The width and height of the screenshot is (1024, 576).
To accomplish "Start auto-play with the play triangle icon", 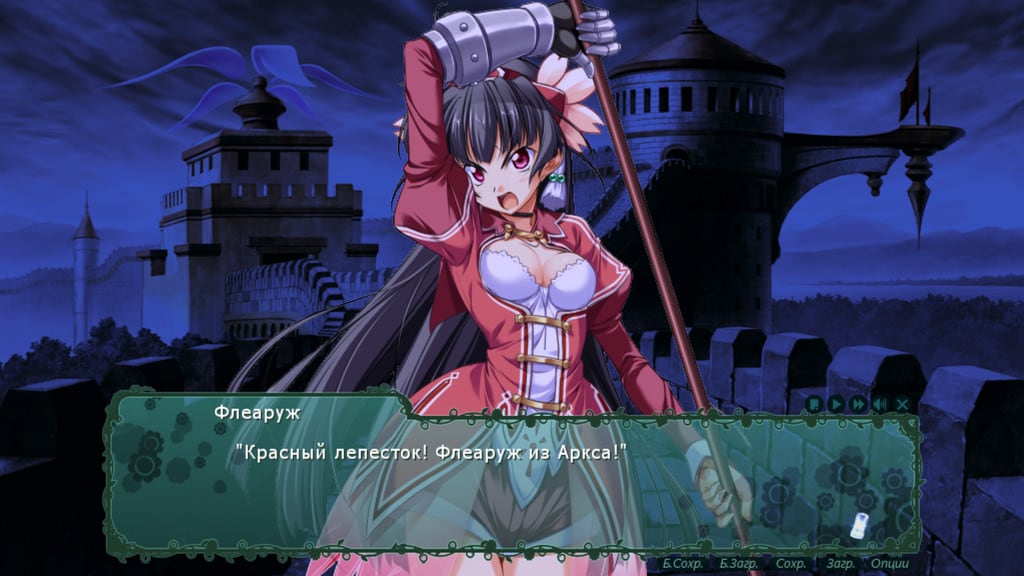I will point(836,404).
